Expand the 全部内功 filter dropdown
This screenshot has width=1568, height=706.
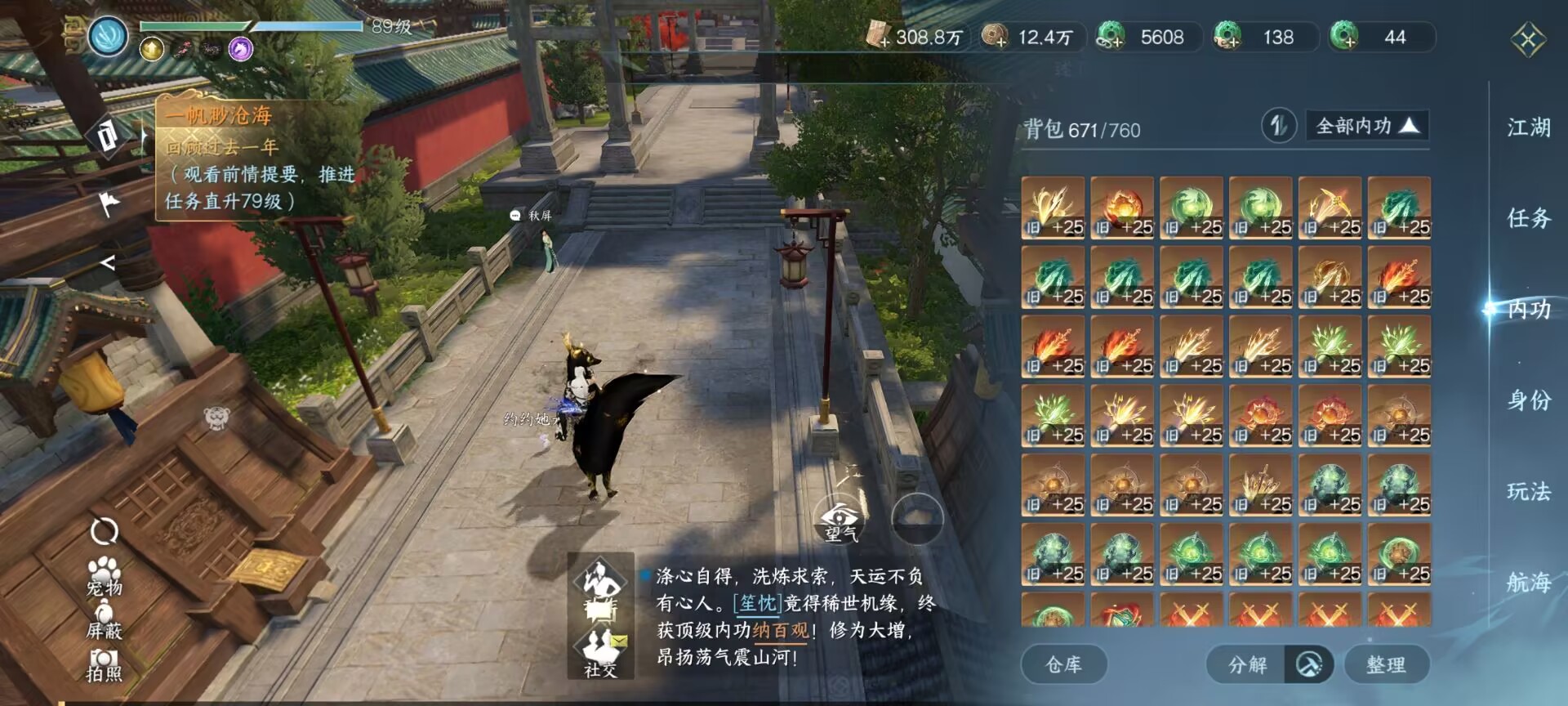click(1365, 127)
